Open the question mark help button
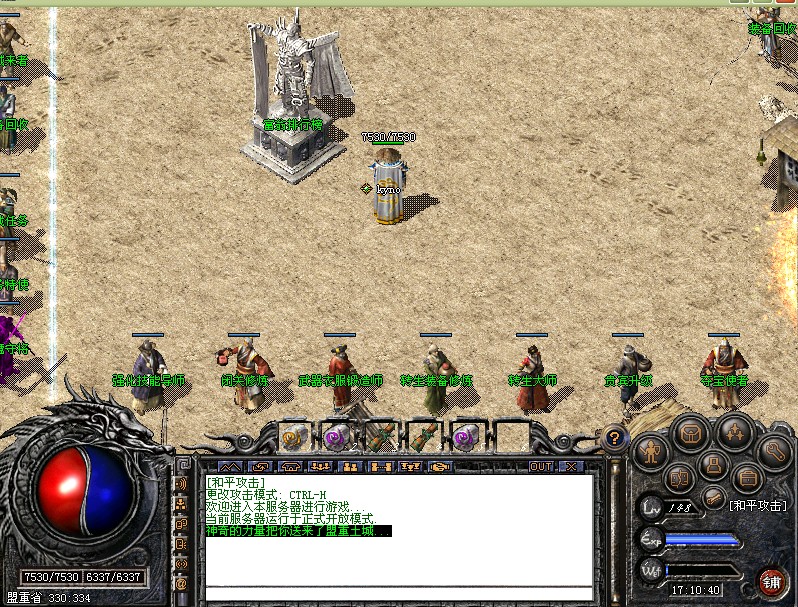This screenshot has width=798, height=607. click(613, 437)
